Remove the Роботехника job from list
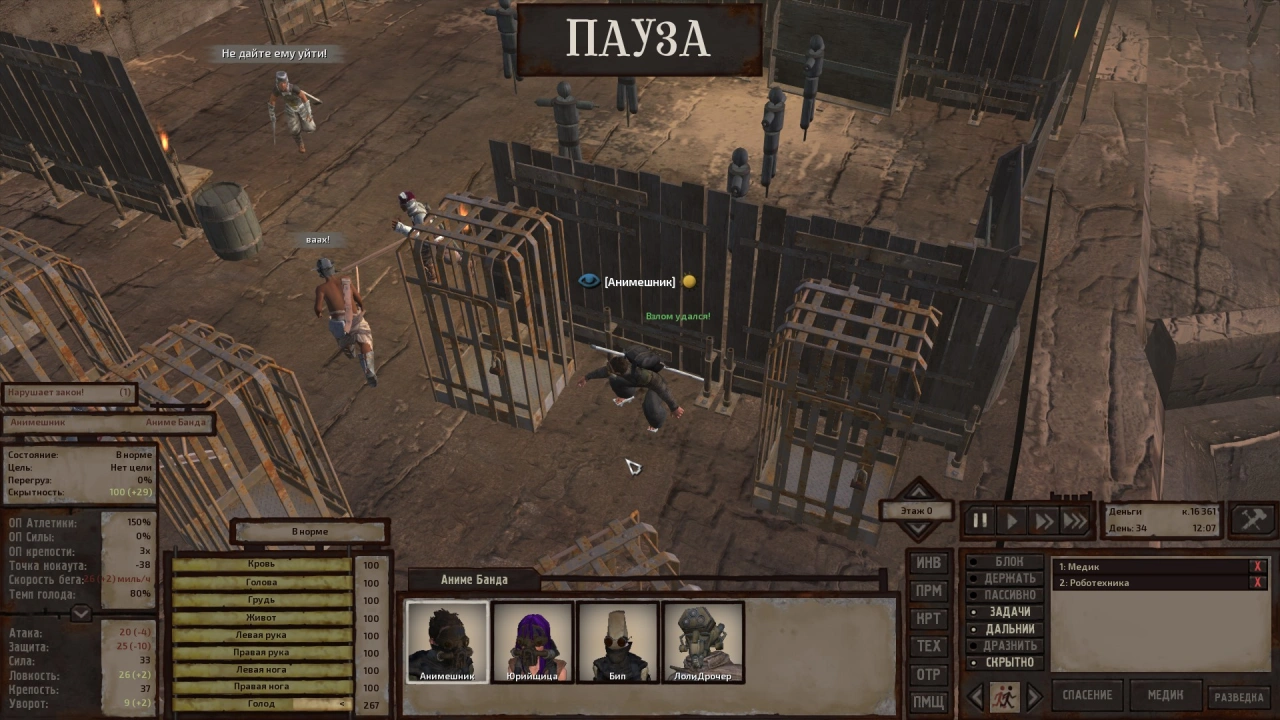The image size is (1280, 720). point(1258,583)
